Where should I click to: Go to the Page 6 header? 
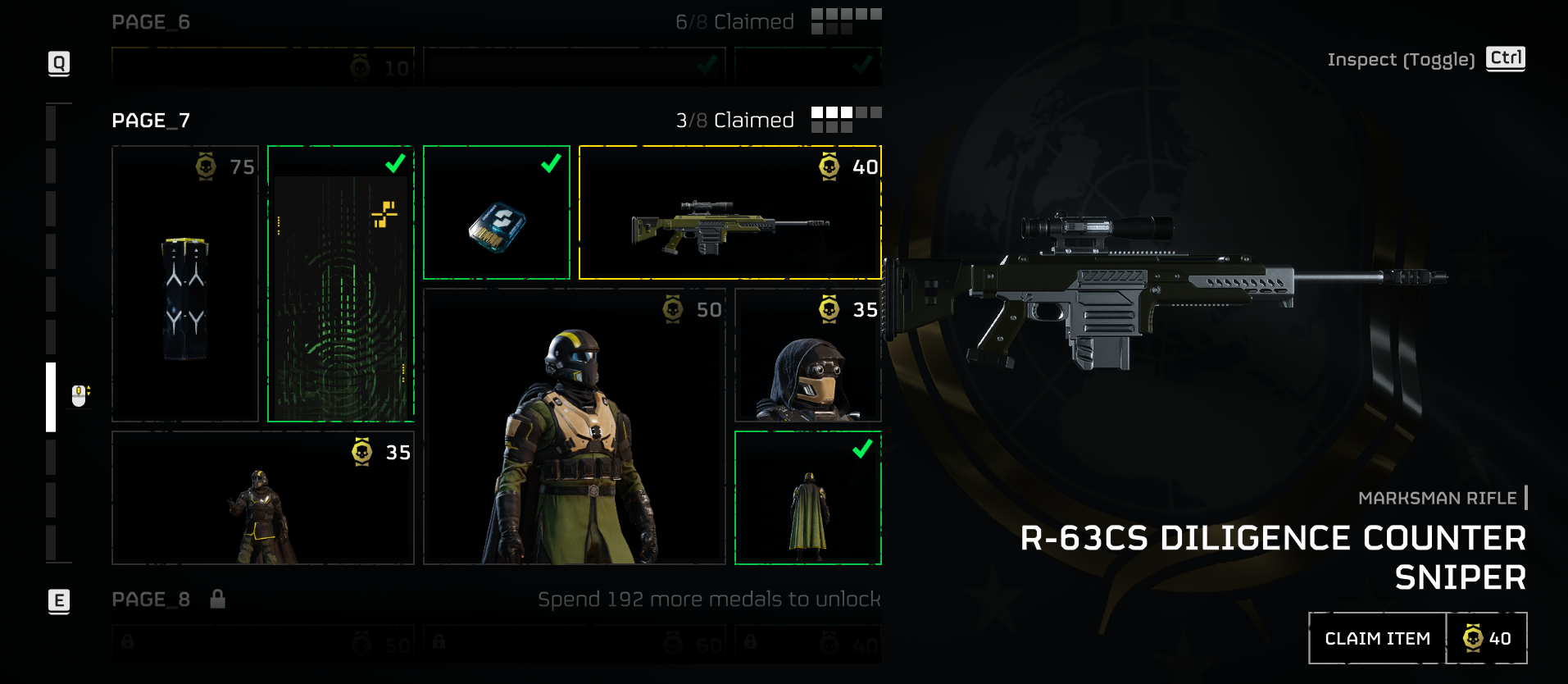pyautogui.click(x=152, y=22)
